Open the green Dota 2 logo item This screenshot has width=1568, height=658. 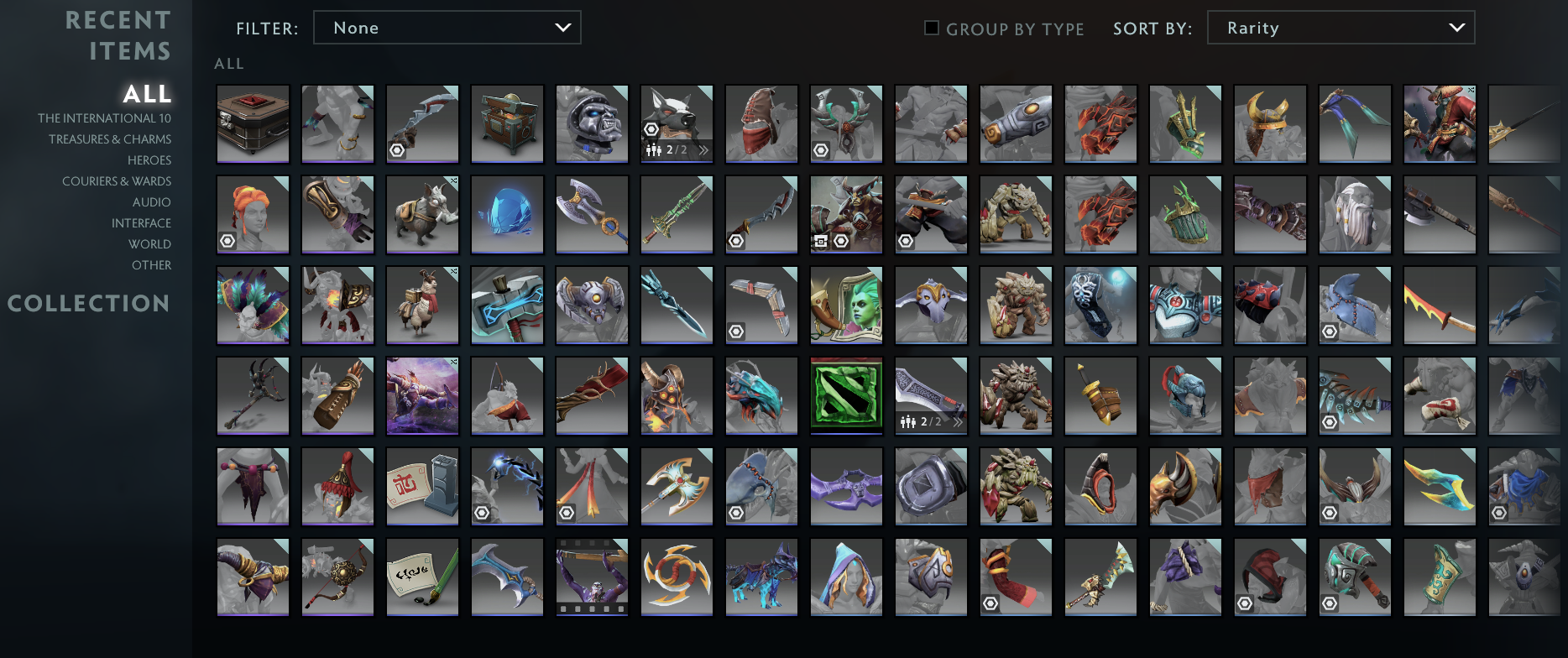[845, 394]
